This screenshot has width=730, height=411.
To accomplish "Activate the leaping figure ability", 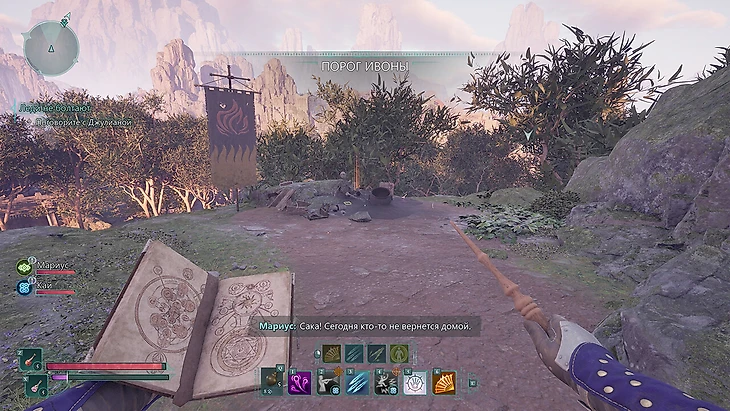I will tap(385, 381).
